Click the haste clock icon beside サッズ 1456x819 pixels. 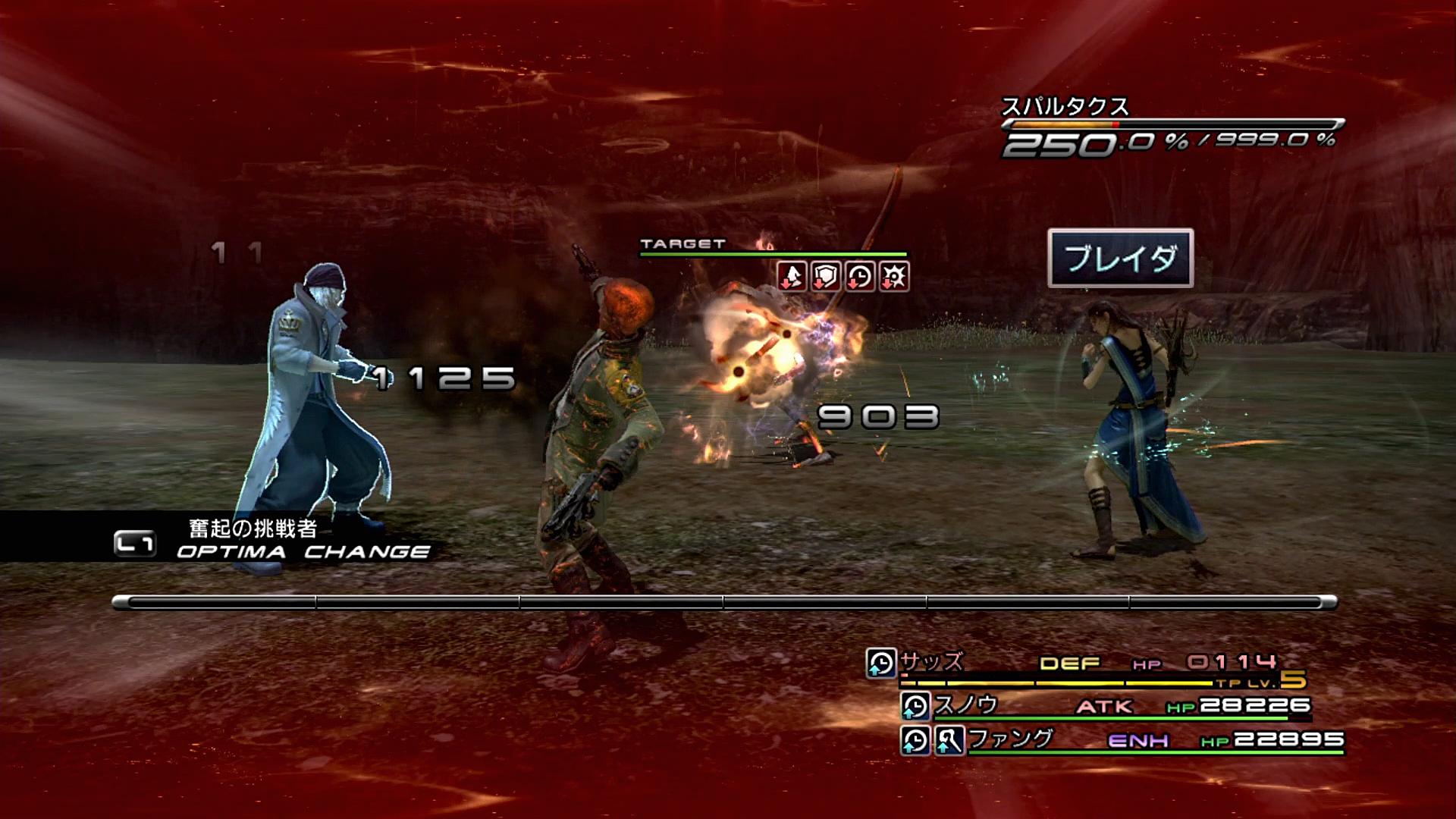[x=881, y=663]
